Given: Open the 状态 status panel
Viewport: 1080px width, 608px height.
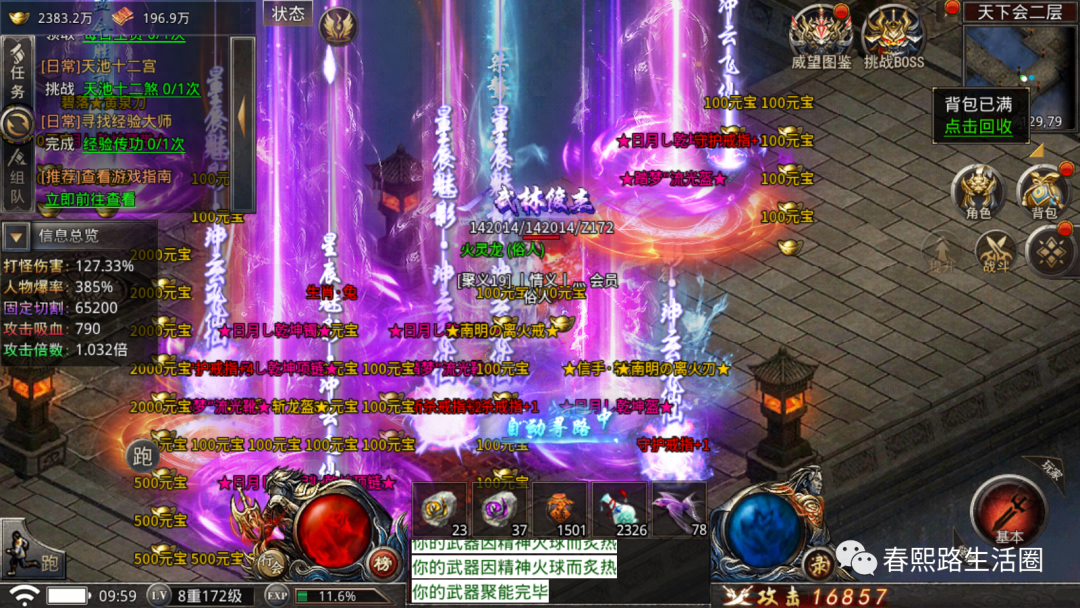Looking at the screenshot, I should click(x=288, y=14).
